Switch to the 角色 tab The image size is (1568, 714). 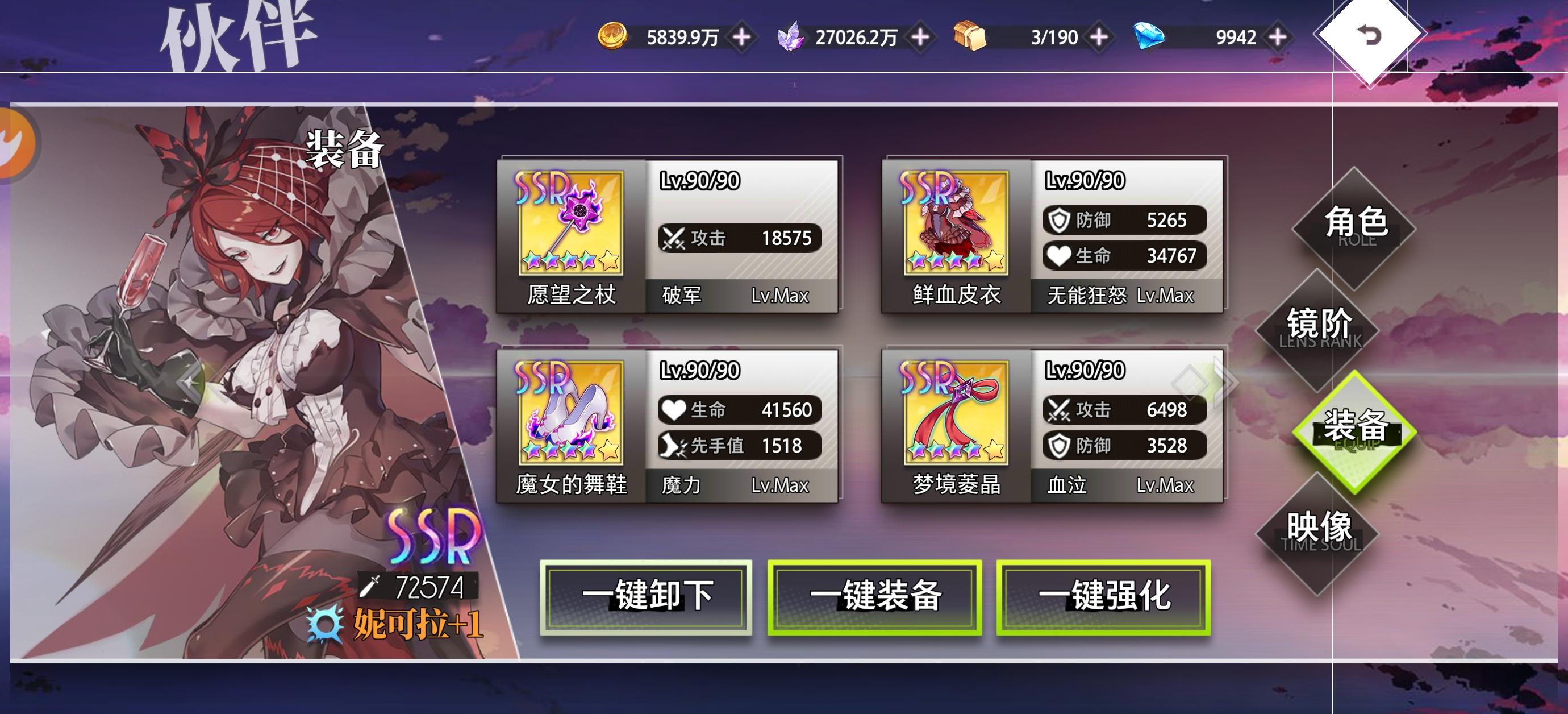[1358, 224]
